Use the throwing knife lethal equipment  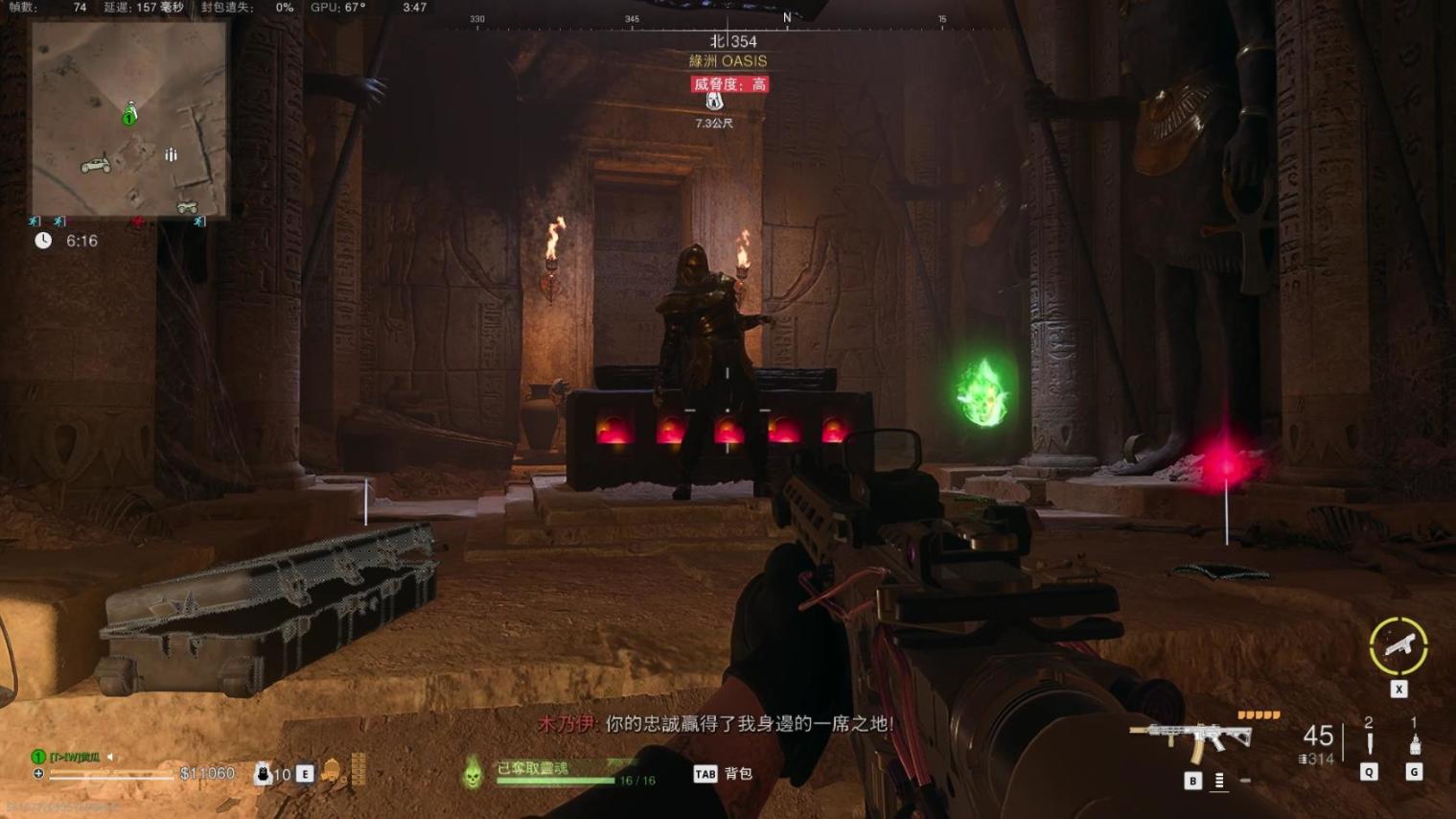[x=1369, y=744]
